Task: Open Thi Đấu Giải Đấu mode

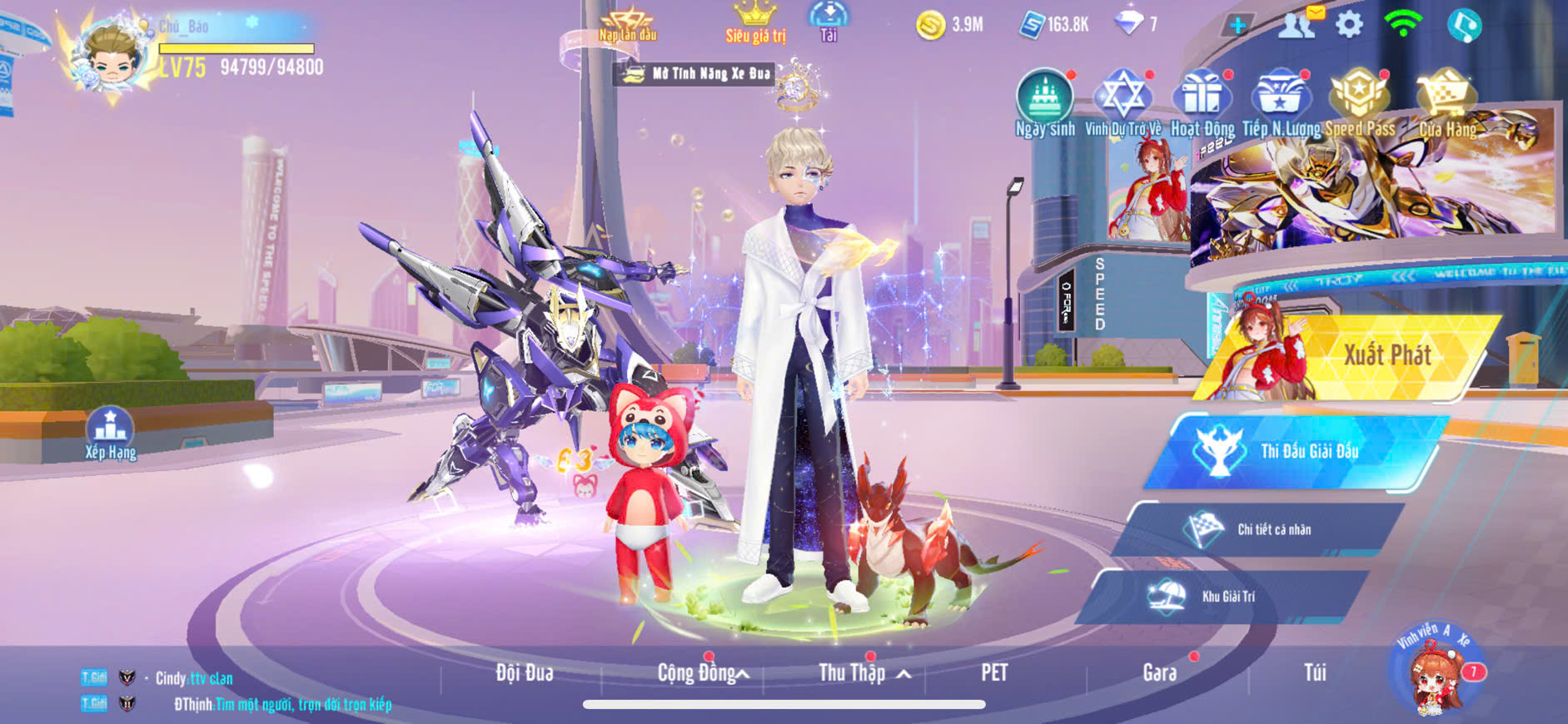Action: [1299, 451]
